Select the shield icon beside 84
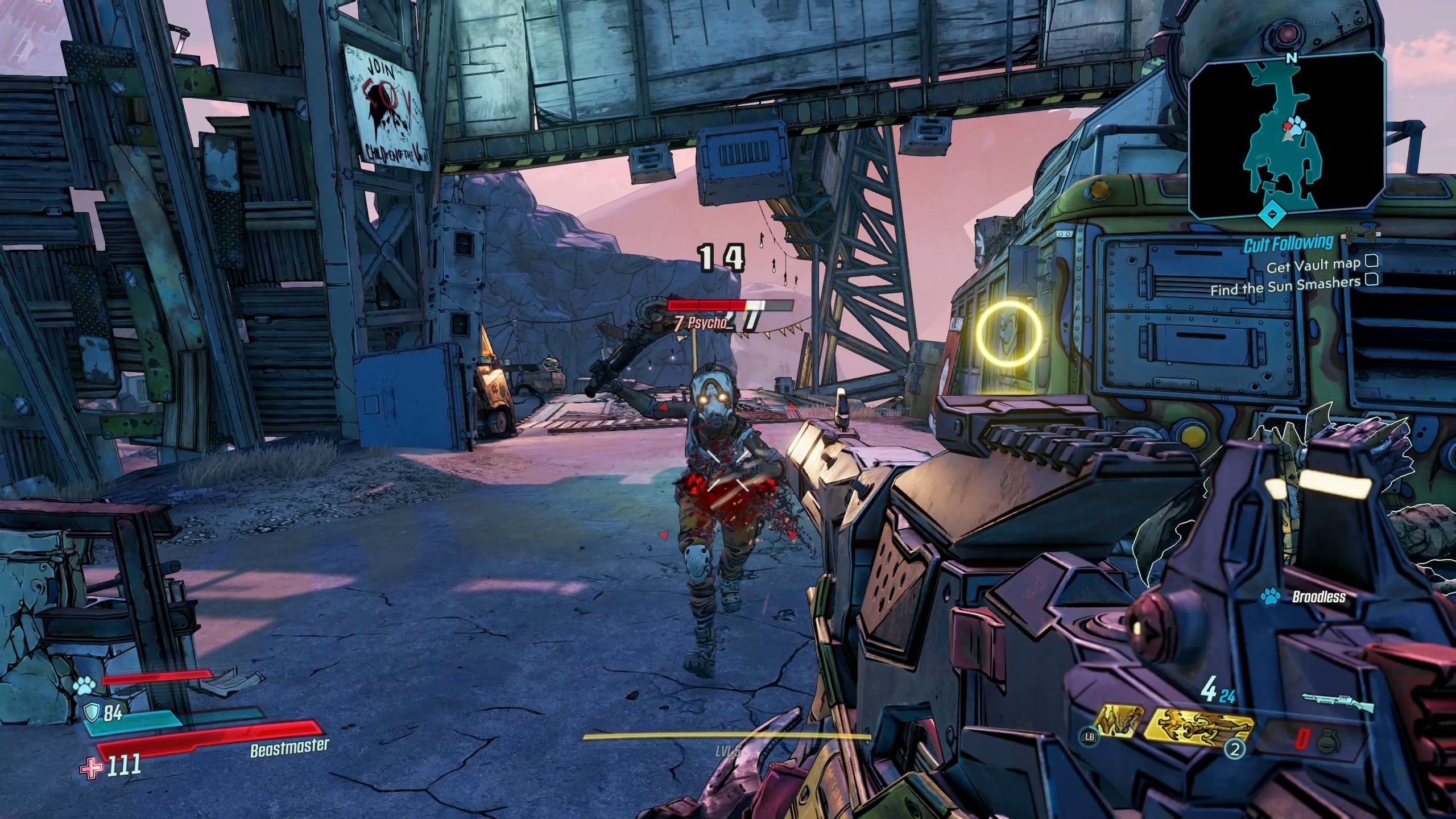Image resolution: width=1456 pixels, height=819 pixels. pos(92,712)
